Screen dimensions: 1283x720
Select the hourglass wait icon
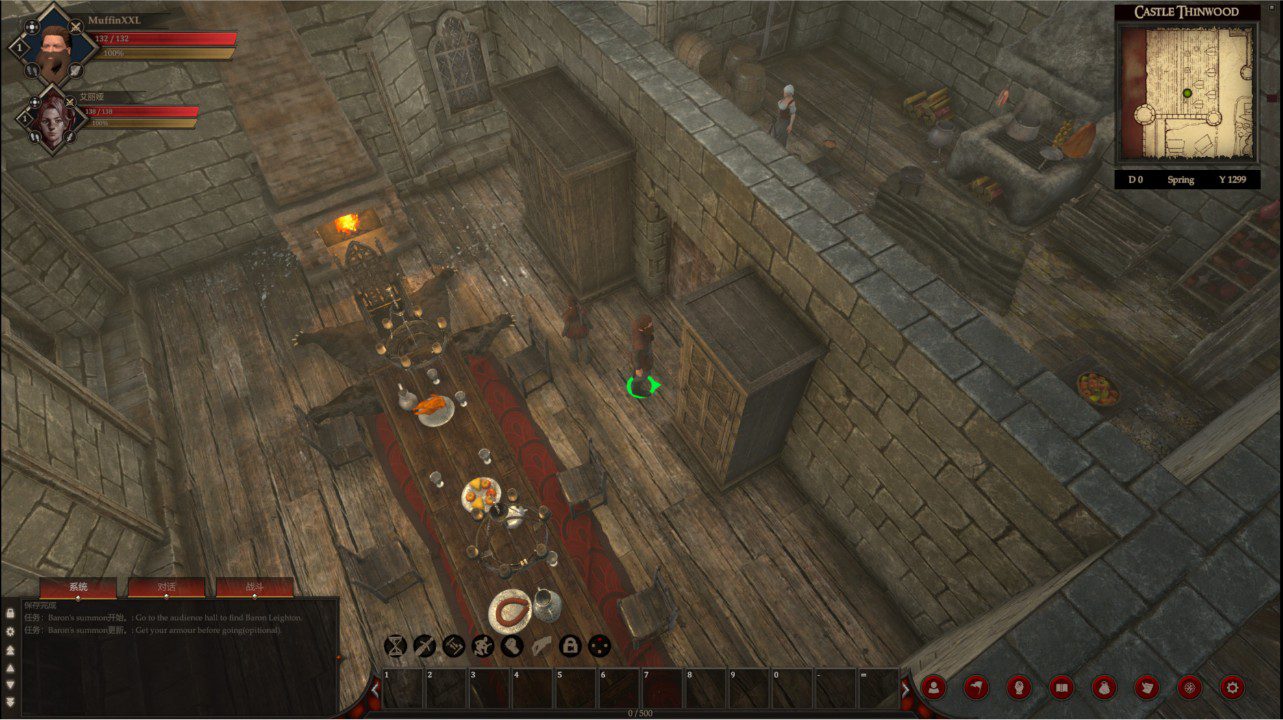(x=395, y=646)
